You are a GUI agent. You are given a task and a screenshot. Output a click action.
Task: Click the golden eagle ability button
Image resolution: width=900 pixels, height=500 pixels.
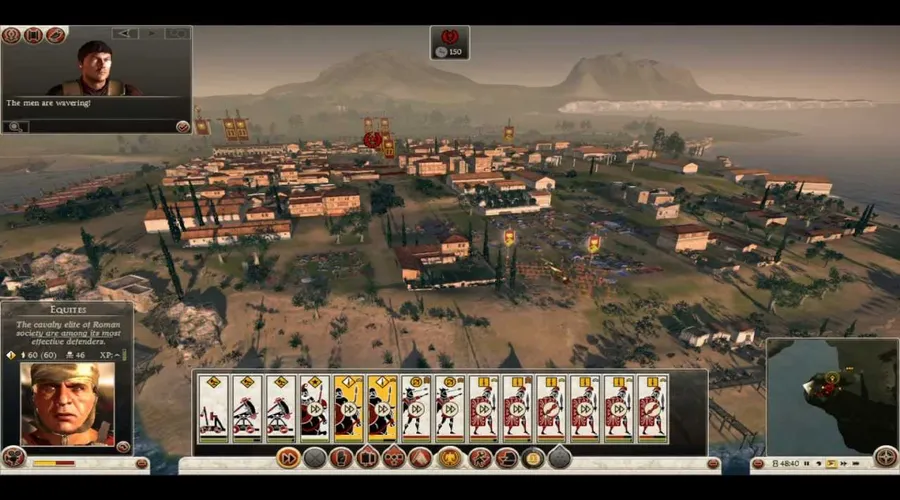450,458
